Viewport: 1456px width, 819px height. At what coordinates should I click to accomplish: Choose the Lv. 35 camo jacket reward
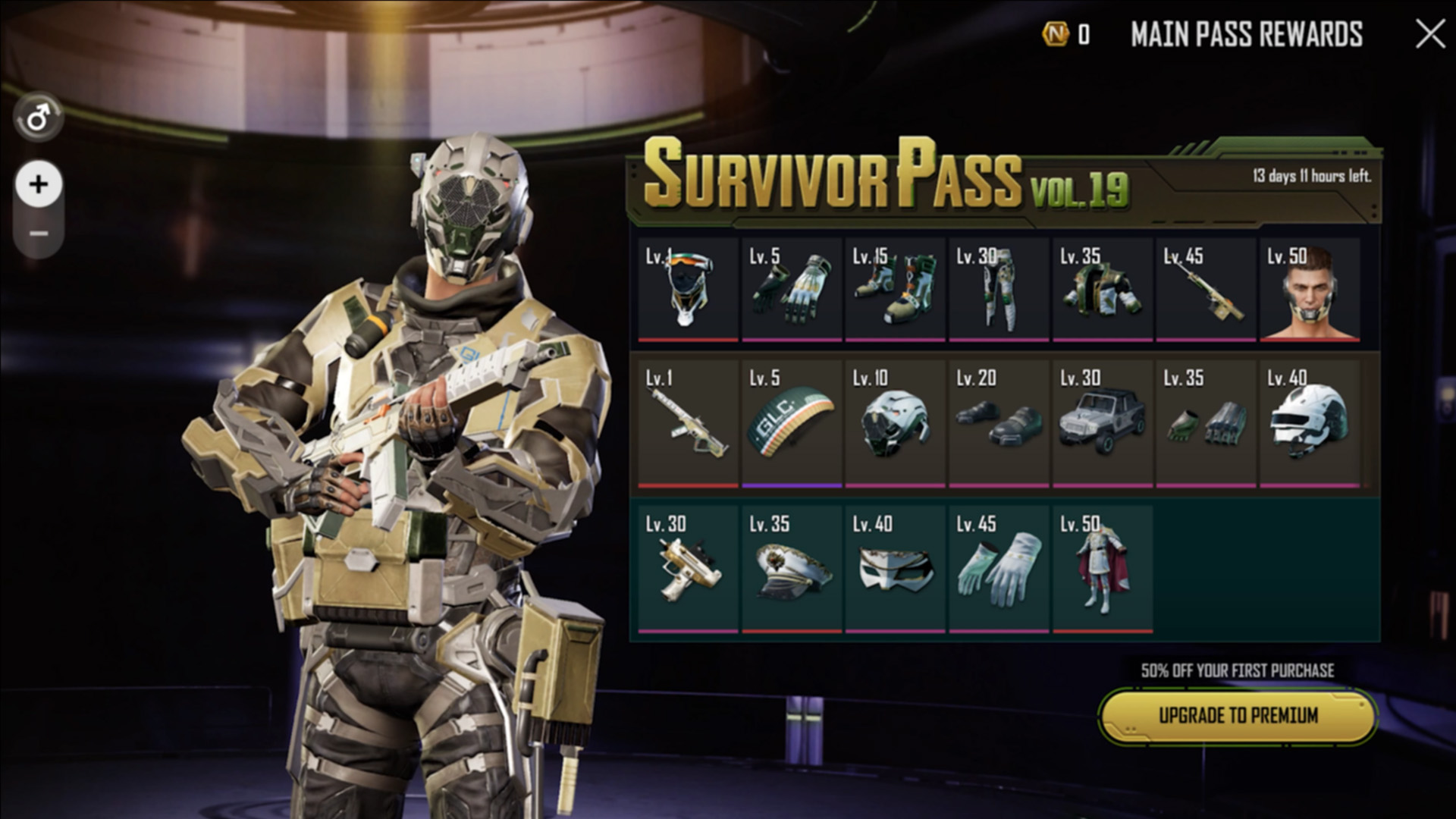pos(1102,290)
